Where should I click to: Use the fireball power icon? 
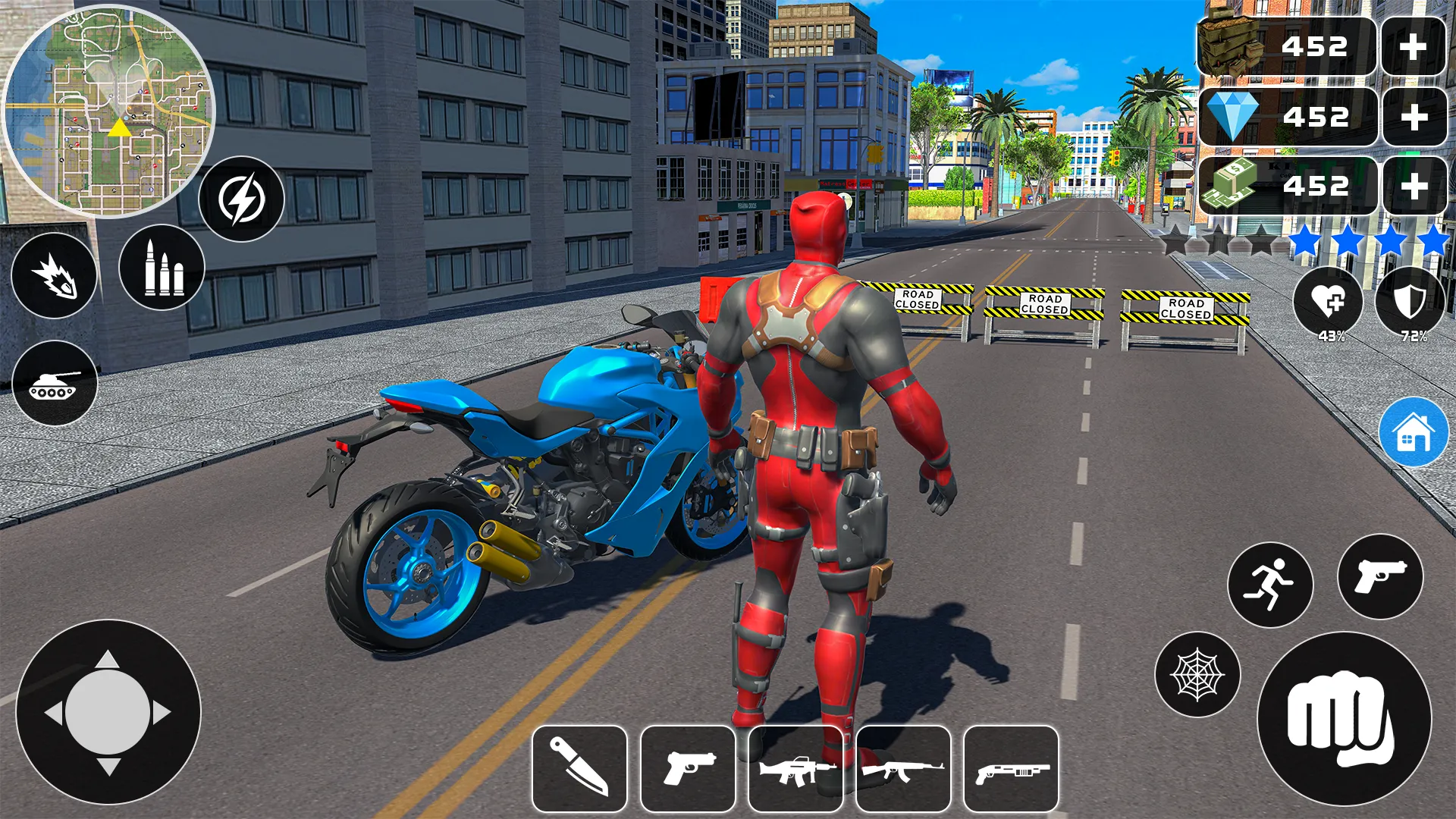tap(54, 277)
